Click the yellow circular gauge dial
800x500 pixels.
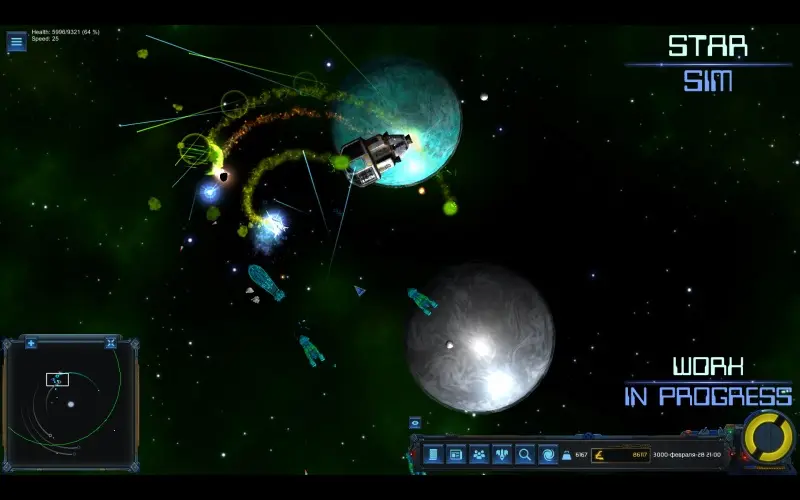[768, 438]
